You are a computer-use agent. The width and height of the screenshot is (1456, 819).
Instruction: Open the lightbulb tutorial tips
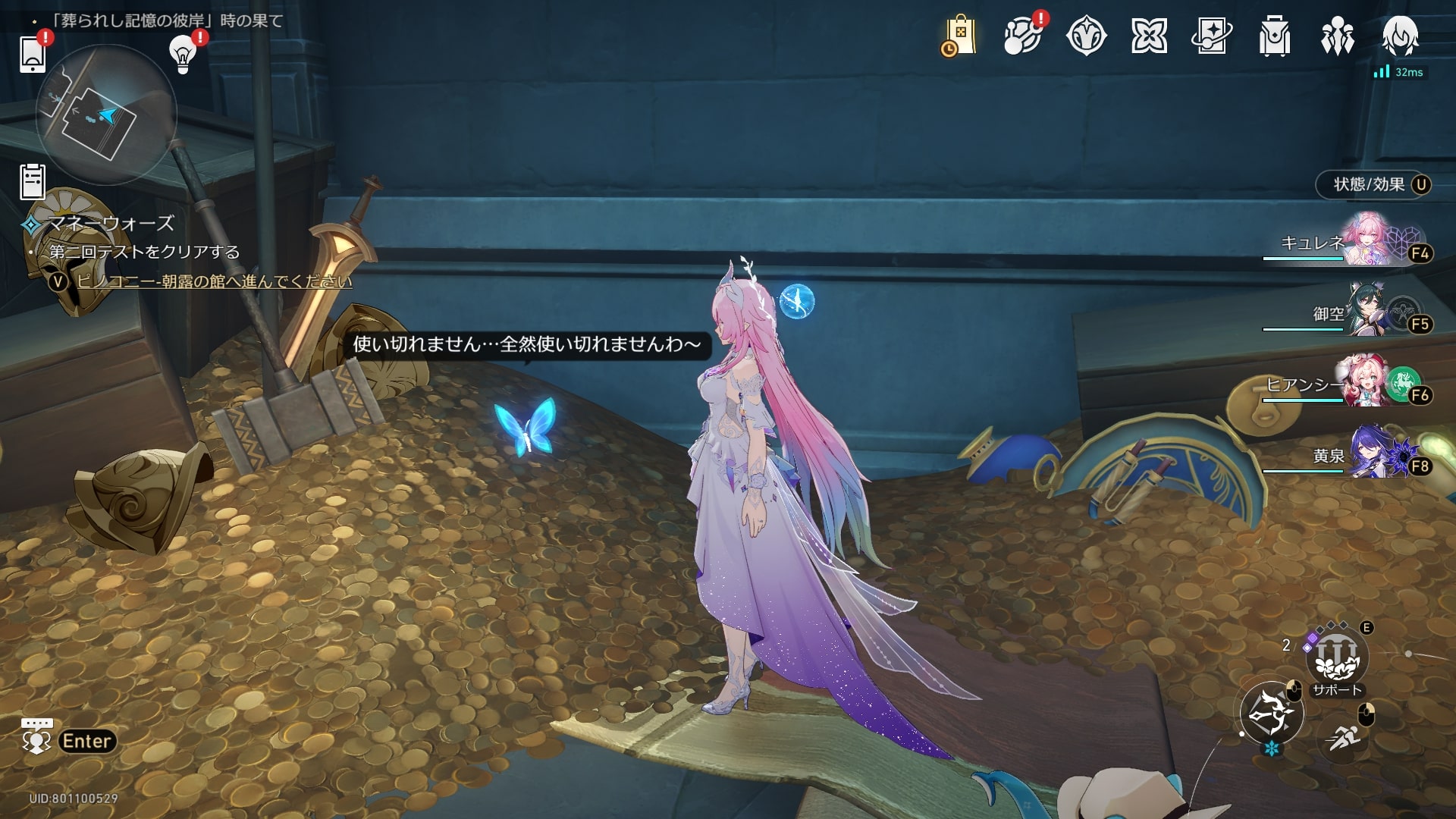[x=183, y=53]
